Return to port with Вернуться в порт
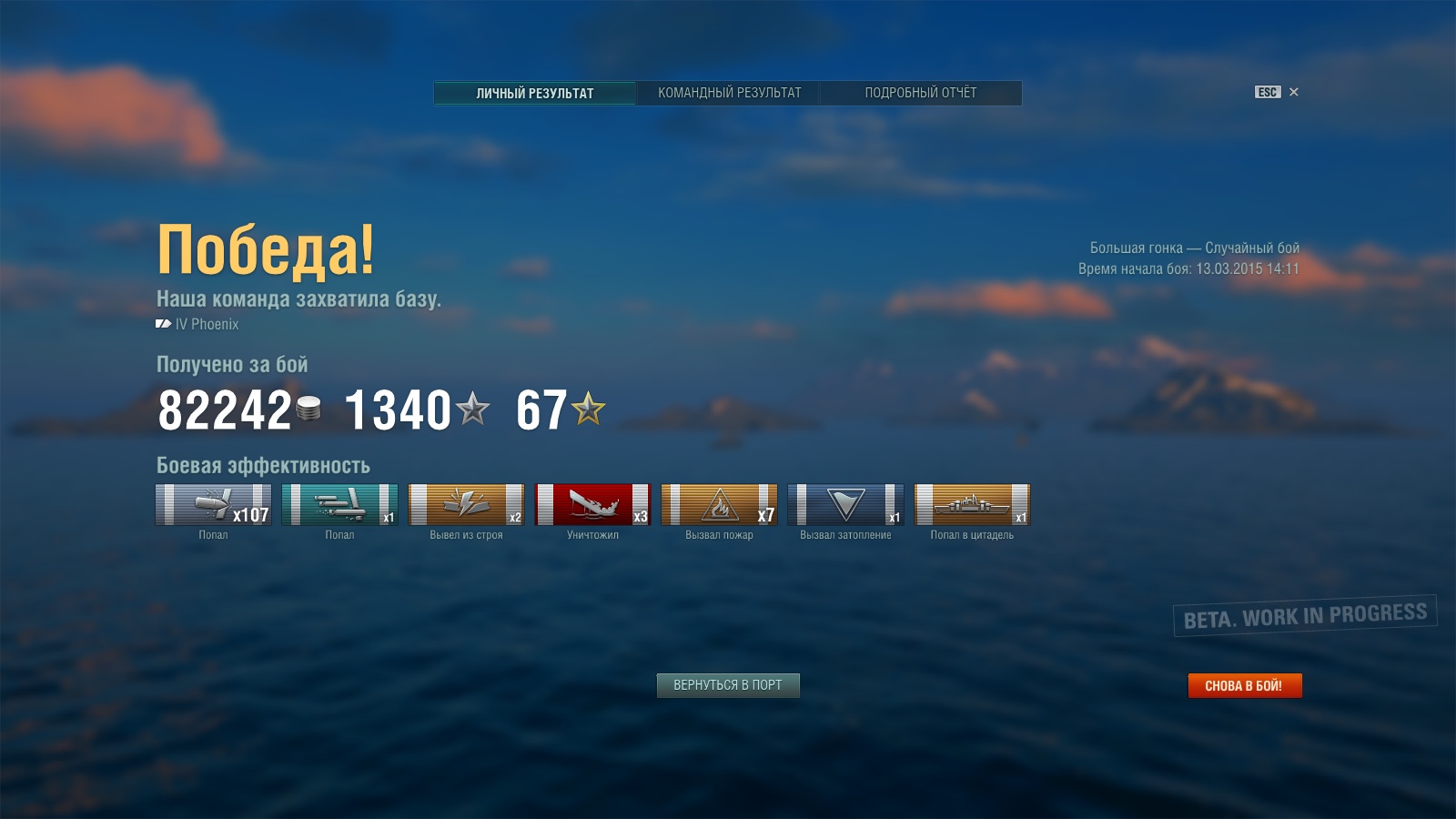The width and height of the screenshot is (1456, 819). click(x=728, y=685)
